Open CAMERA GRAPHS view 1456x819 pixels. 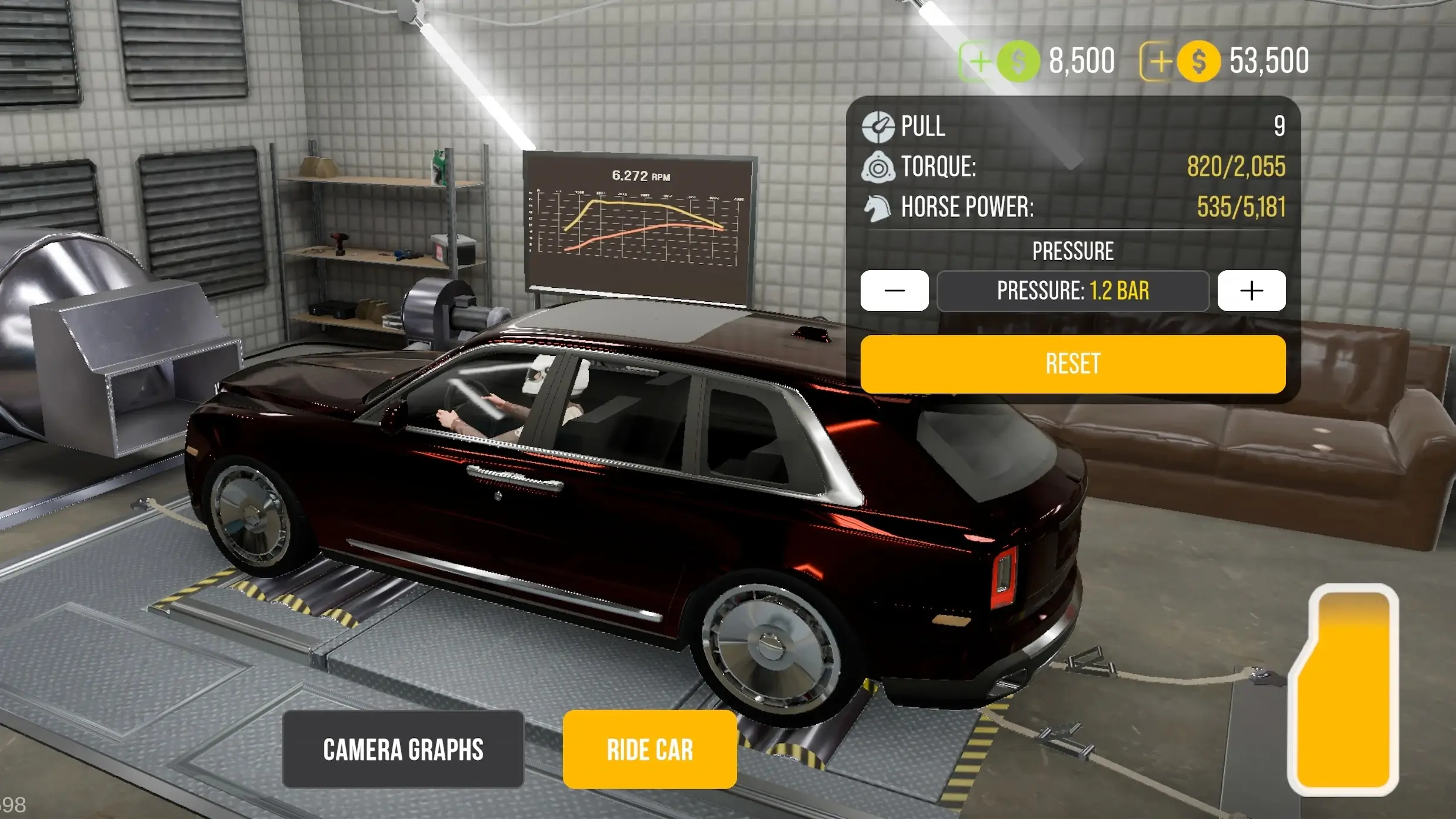point(404,750)
